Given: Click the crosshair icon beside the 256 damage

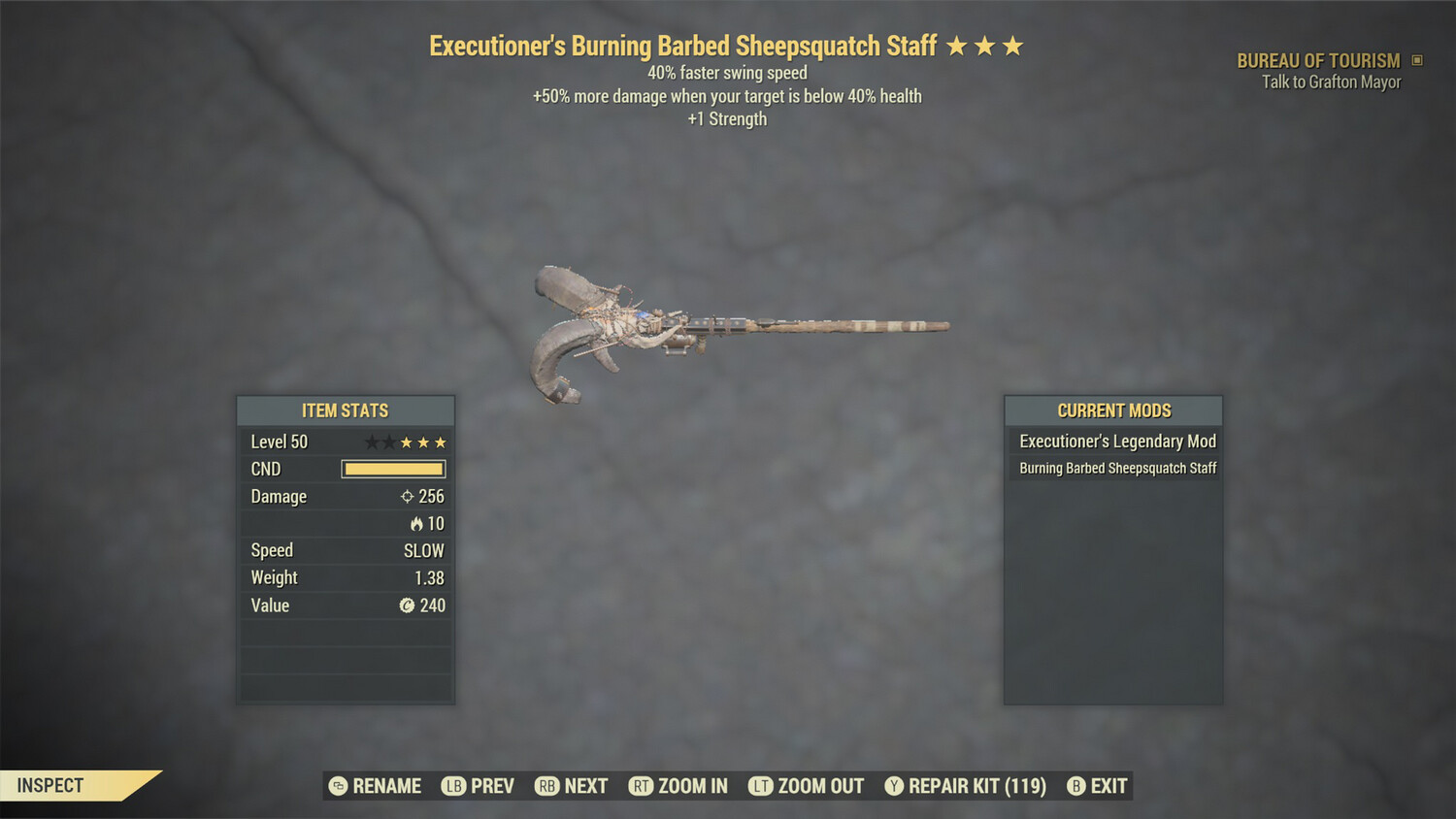Looking at the screenshot, I should [409, 496].
